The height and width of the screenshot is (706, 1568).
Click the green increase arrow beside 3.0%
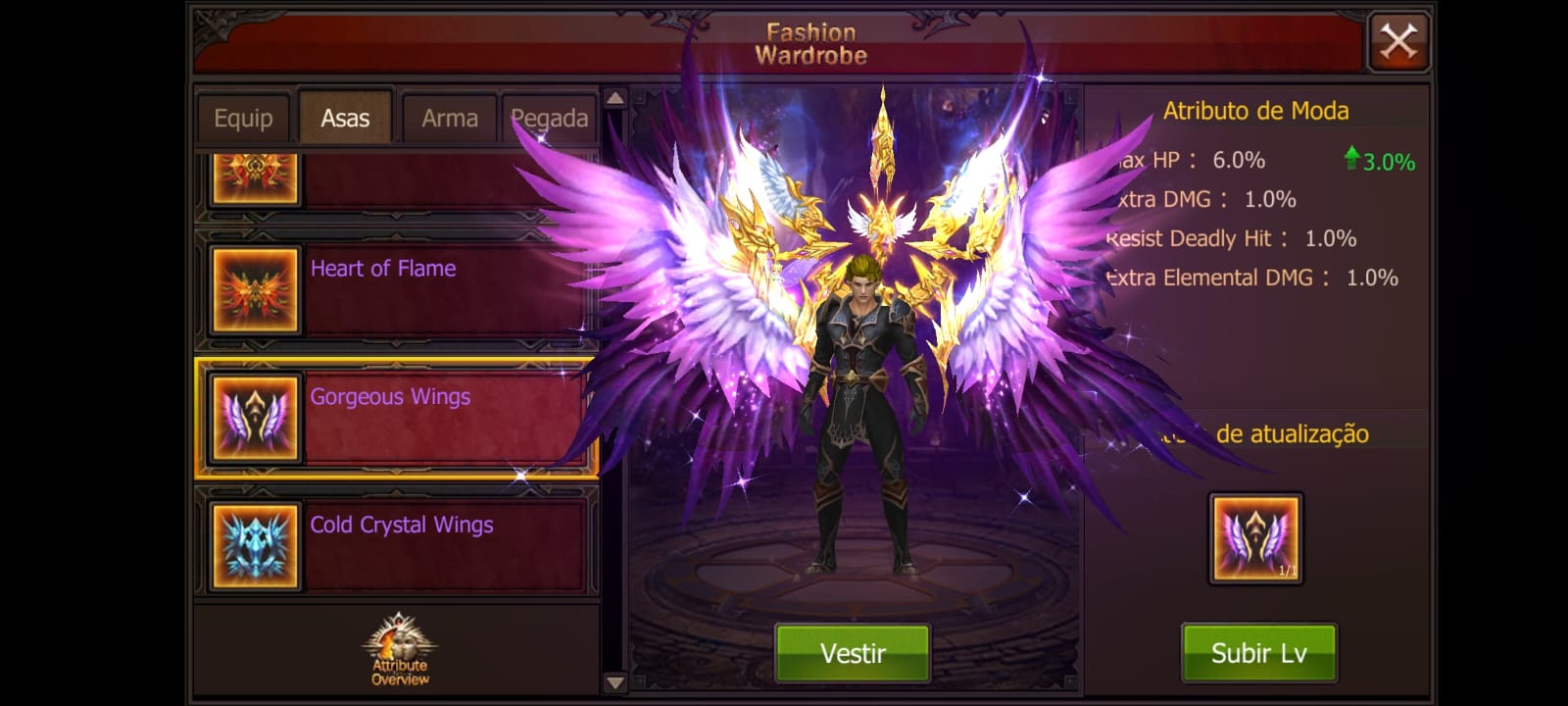point(1353,157)
